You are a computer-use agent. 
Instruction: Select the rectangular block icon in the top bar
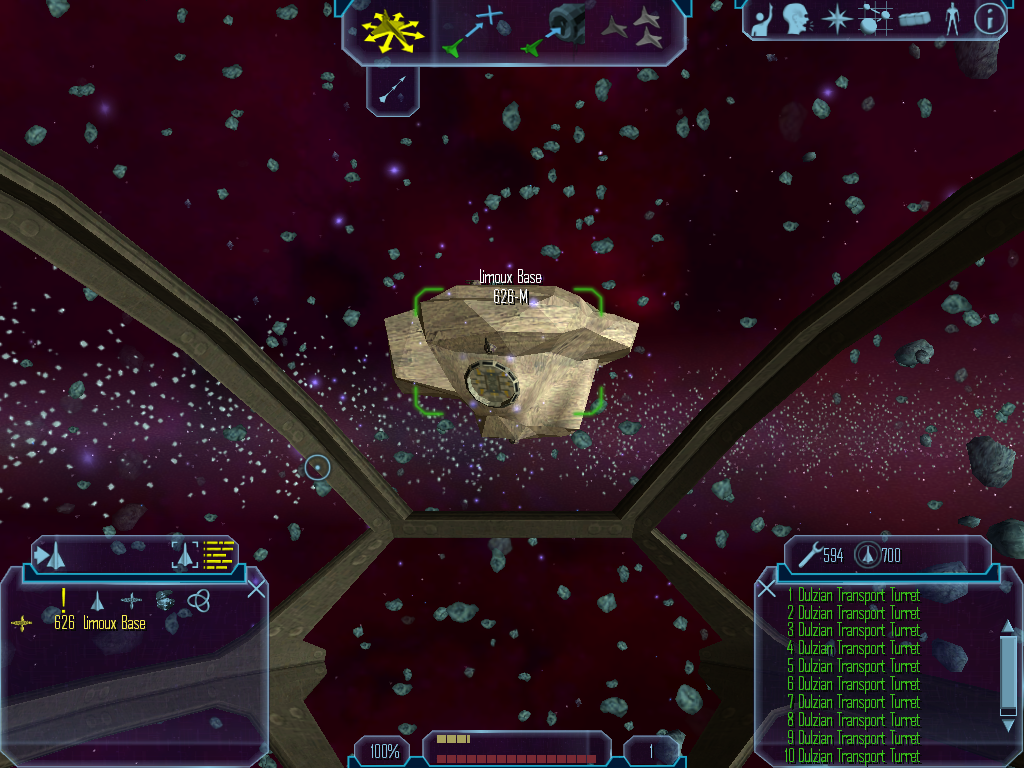click(x=914, y=20)
